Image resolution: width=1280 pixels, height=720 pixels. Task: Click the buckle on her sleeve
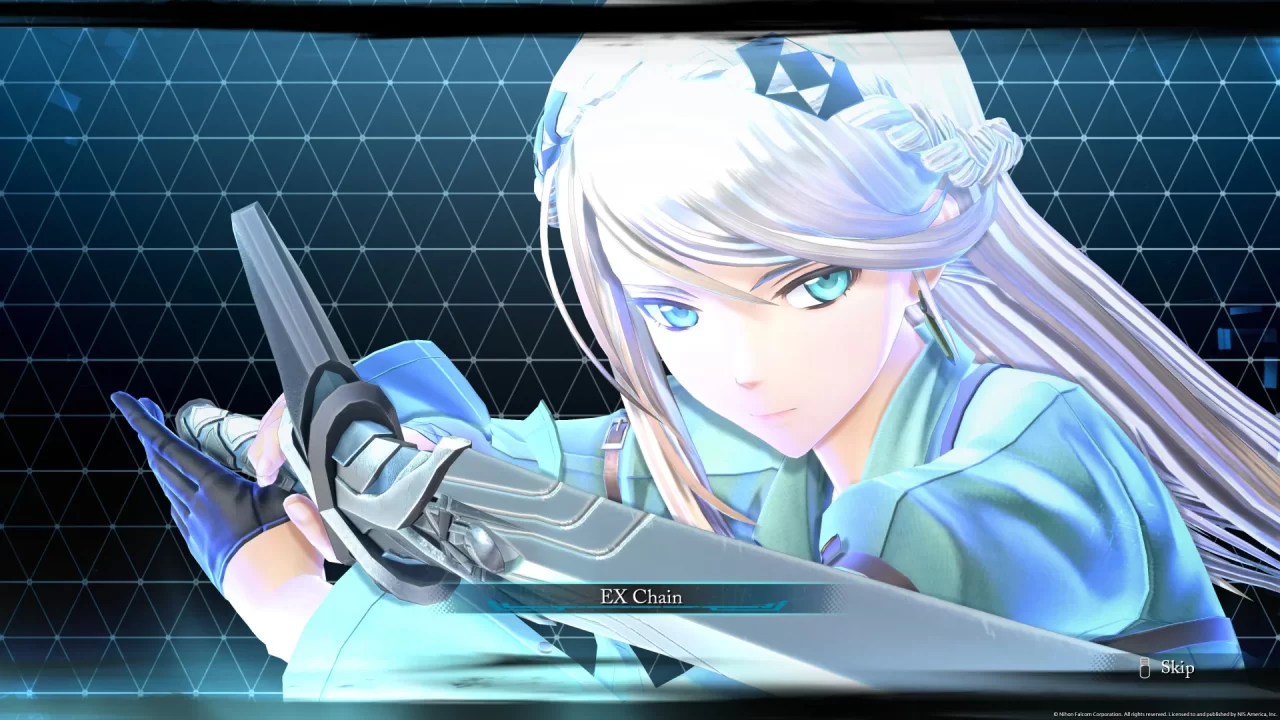click(833, 549)
